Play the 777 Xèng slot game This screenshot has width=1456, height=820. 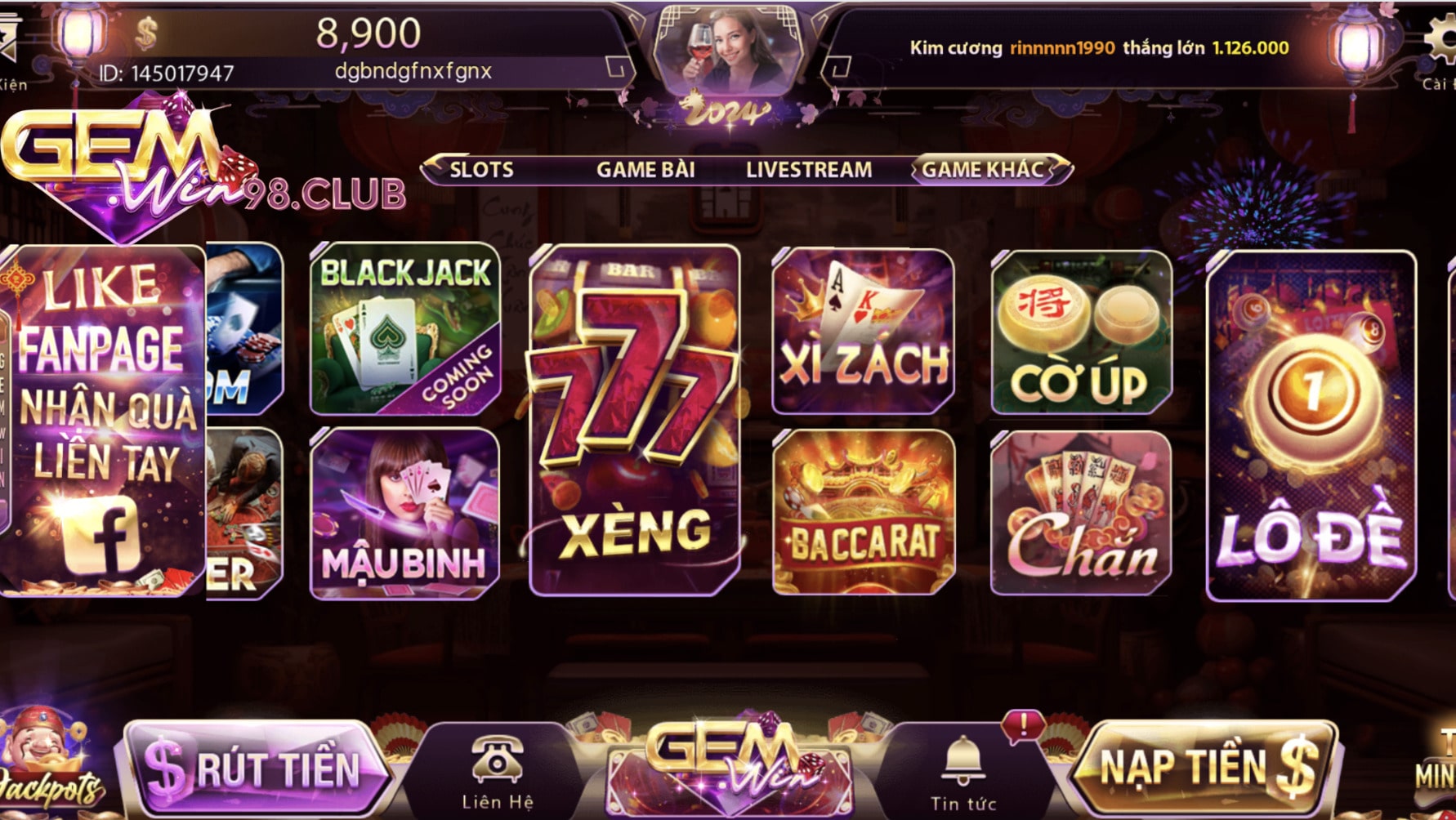[x=636, y=420]
